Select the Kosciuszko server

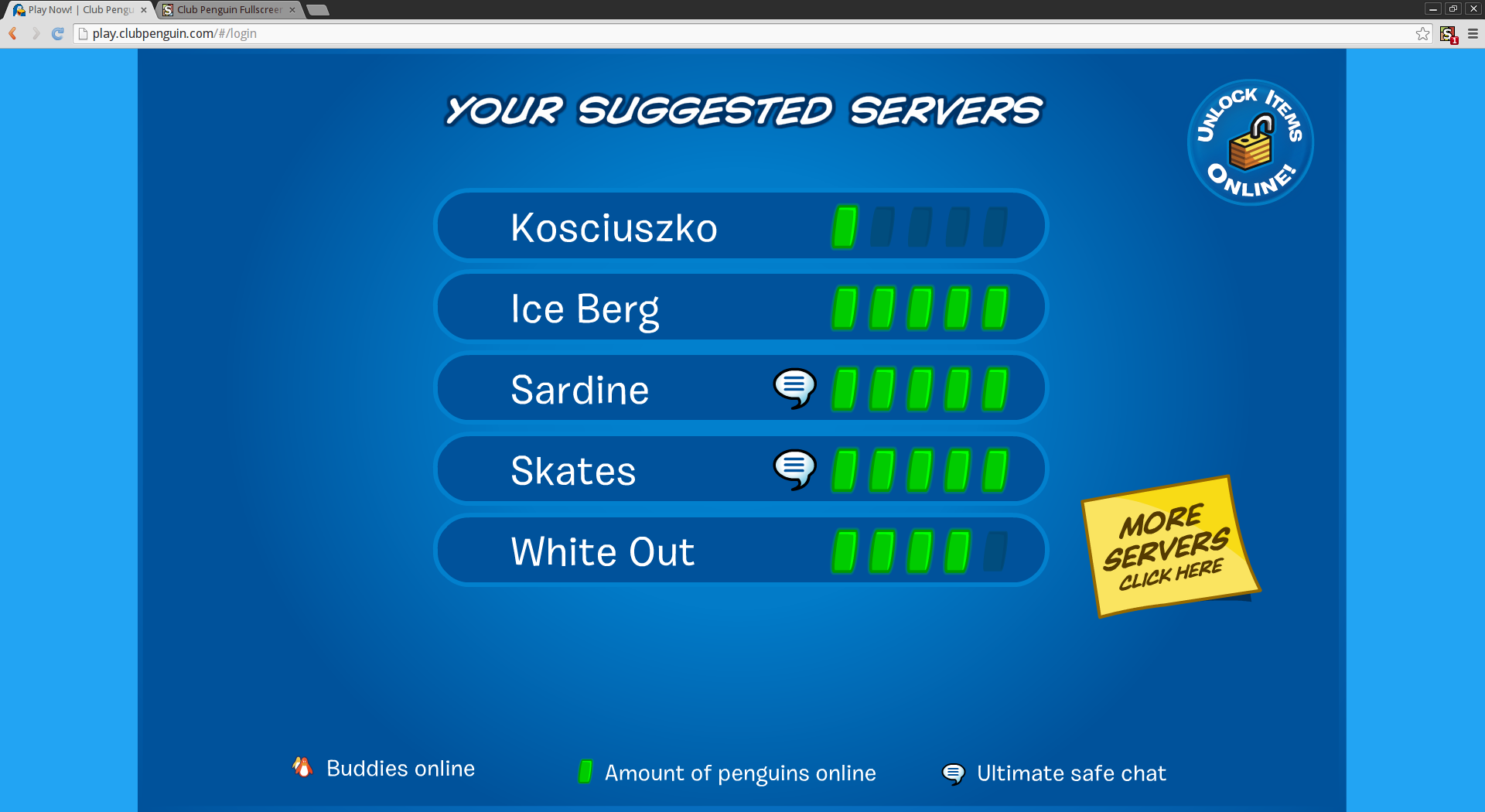pos(740,225)
